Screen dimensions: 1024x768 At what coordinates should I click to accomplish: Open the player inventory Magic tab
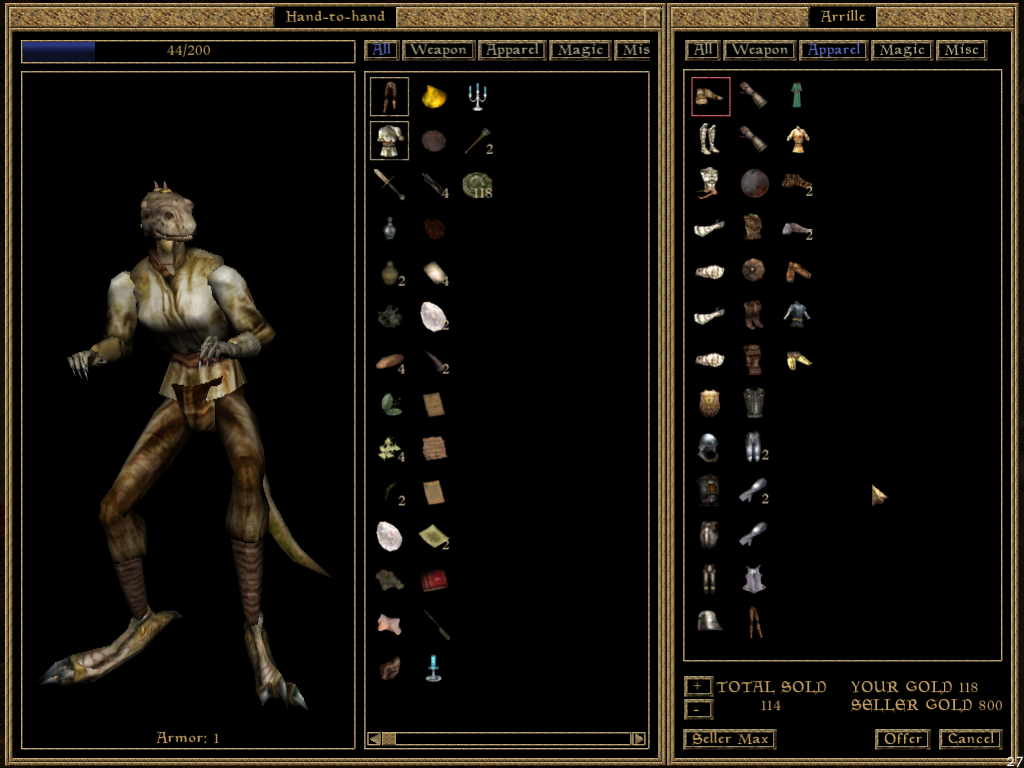(580, 50)
